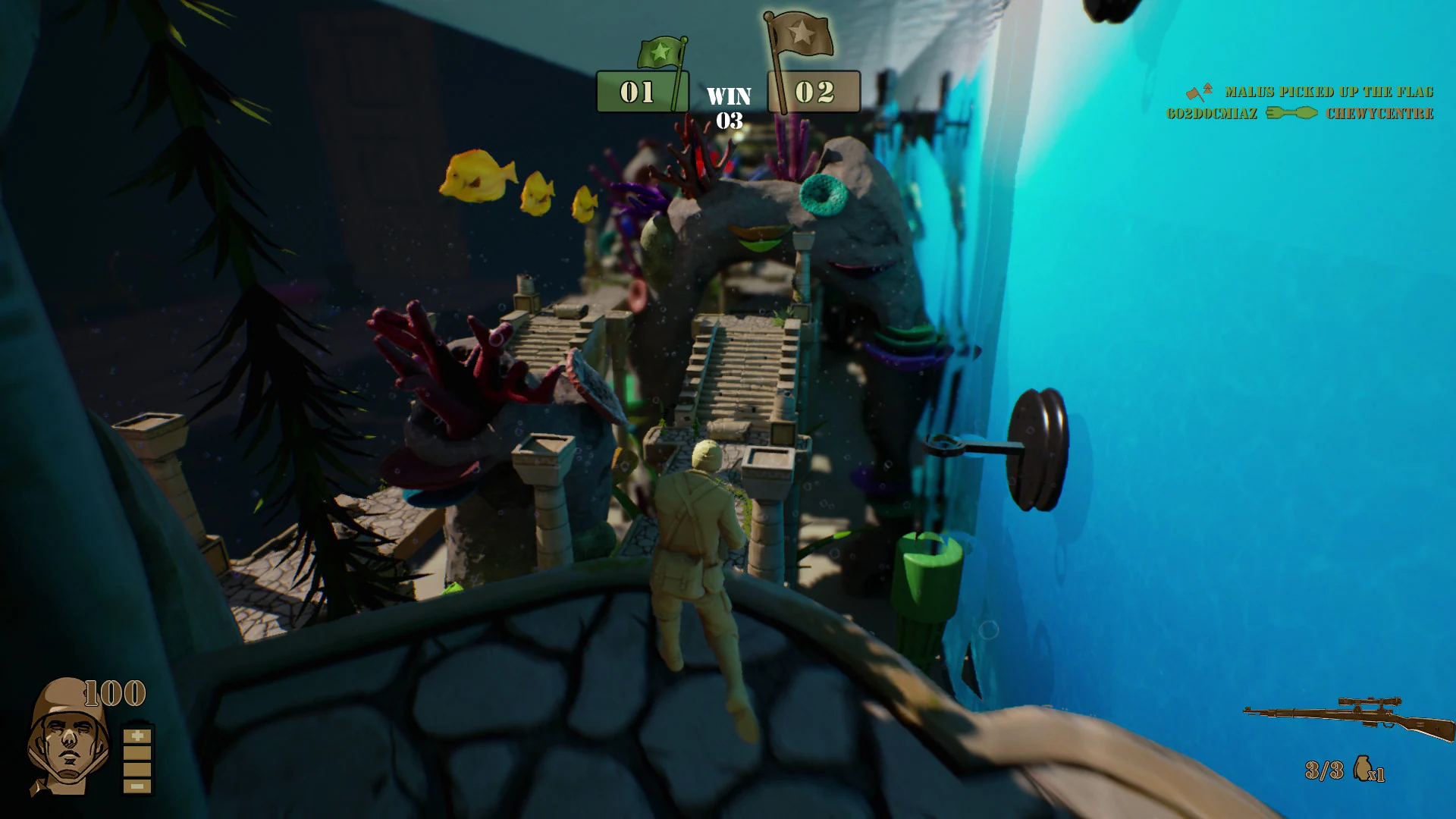Toggle the green team score box
This screenshot has height=819, width=1456.
[x=641, y=91]
